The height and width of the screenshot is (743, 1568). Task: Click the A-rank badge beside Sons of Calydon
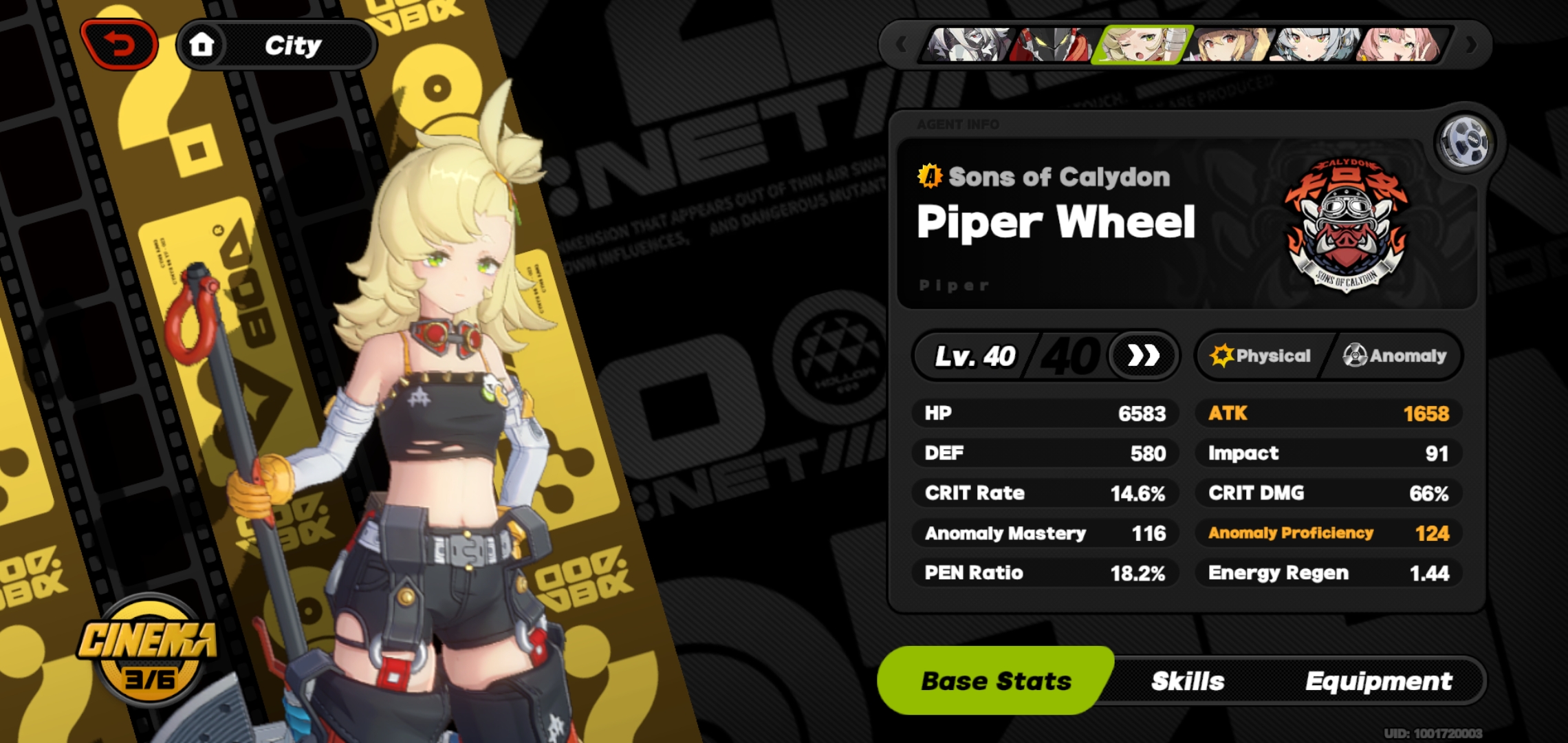pyautogui.click(x=930, y=176)
